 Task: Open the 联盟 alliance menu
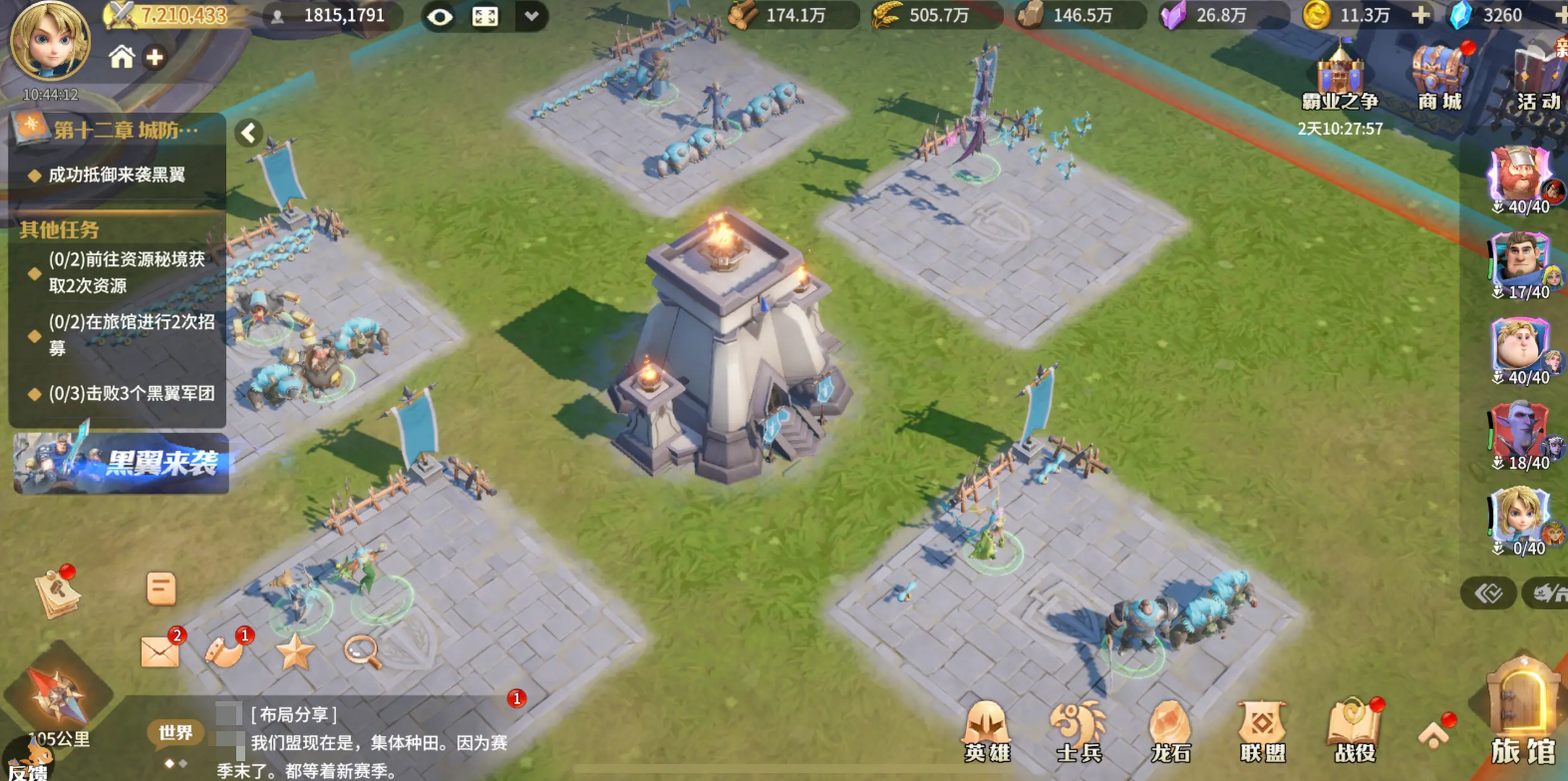1262,730
